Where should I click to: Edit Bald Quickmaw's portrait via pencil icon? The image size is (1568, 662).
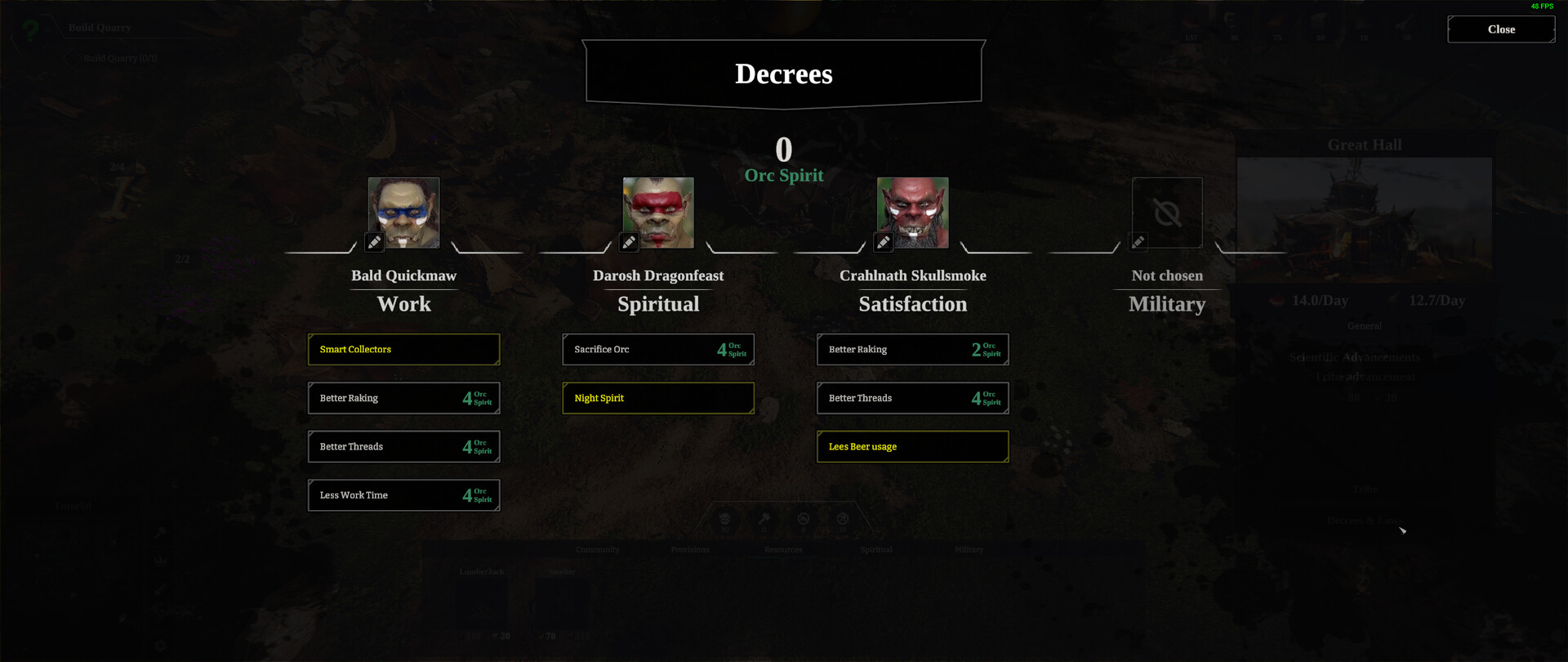tap(375, 242)
